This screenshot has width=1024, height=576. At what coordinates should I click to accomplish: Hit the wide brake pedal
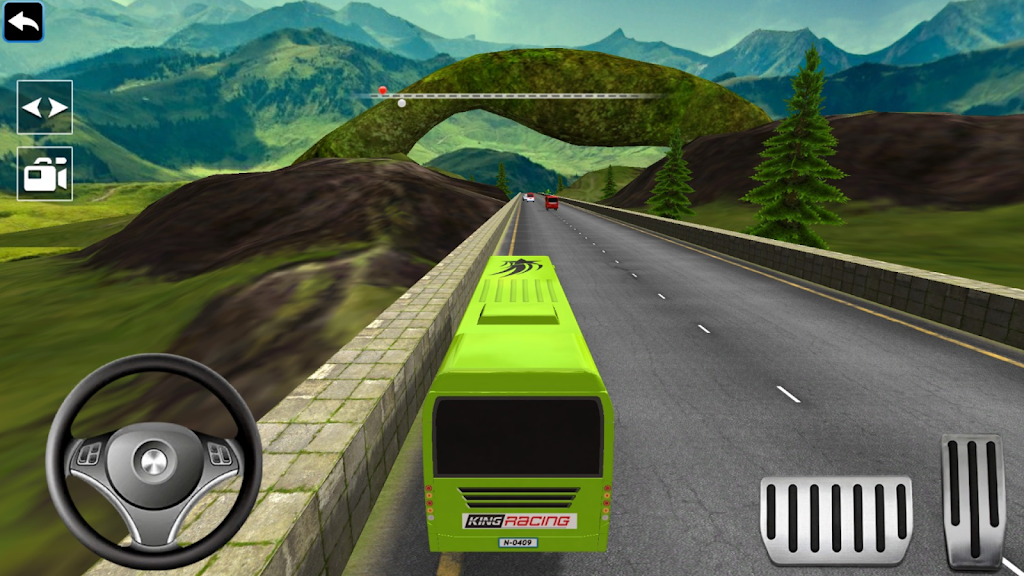tap(836, 520)
